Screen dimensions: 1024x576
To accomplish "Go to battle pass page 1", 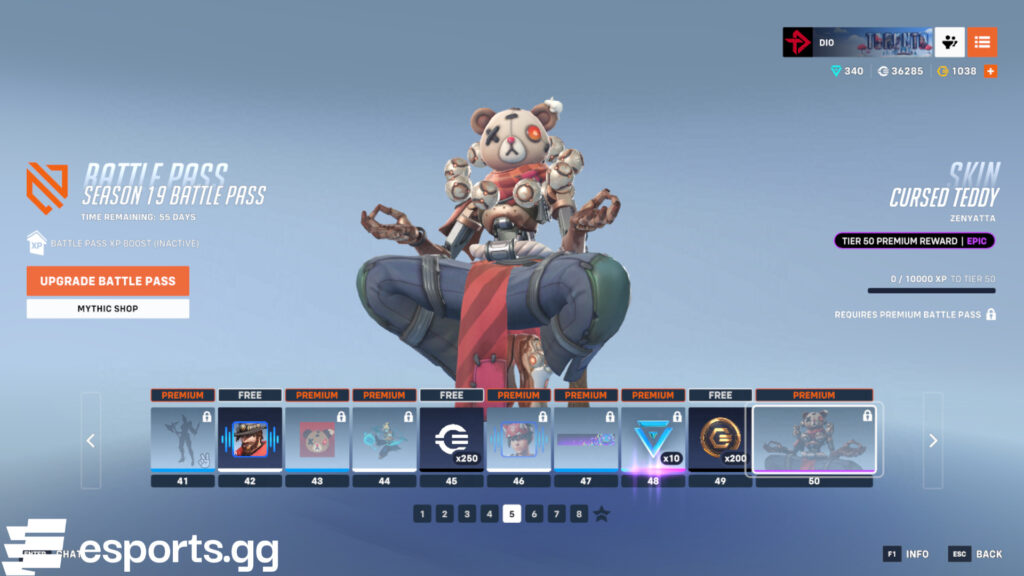I will [423, 514].
